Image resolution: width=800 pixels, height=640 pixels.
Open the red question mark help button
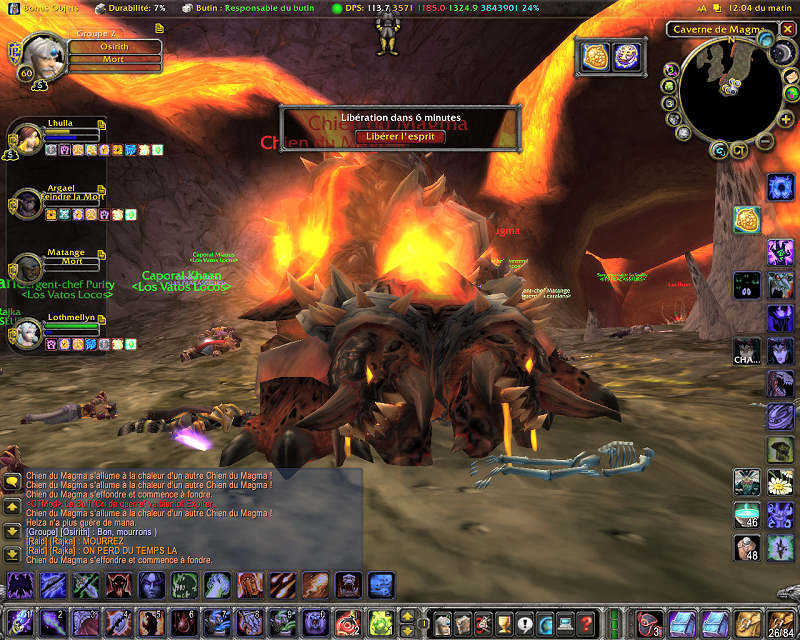(x=586, y=623)
